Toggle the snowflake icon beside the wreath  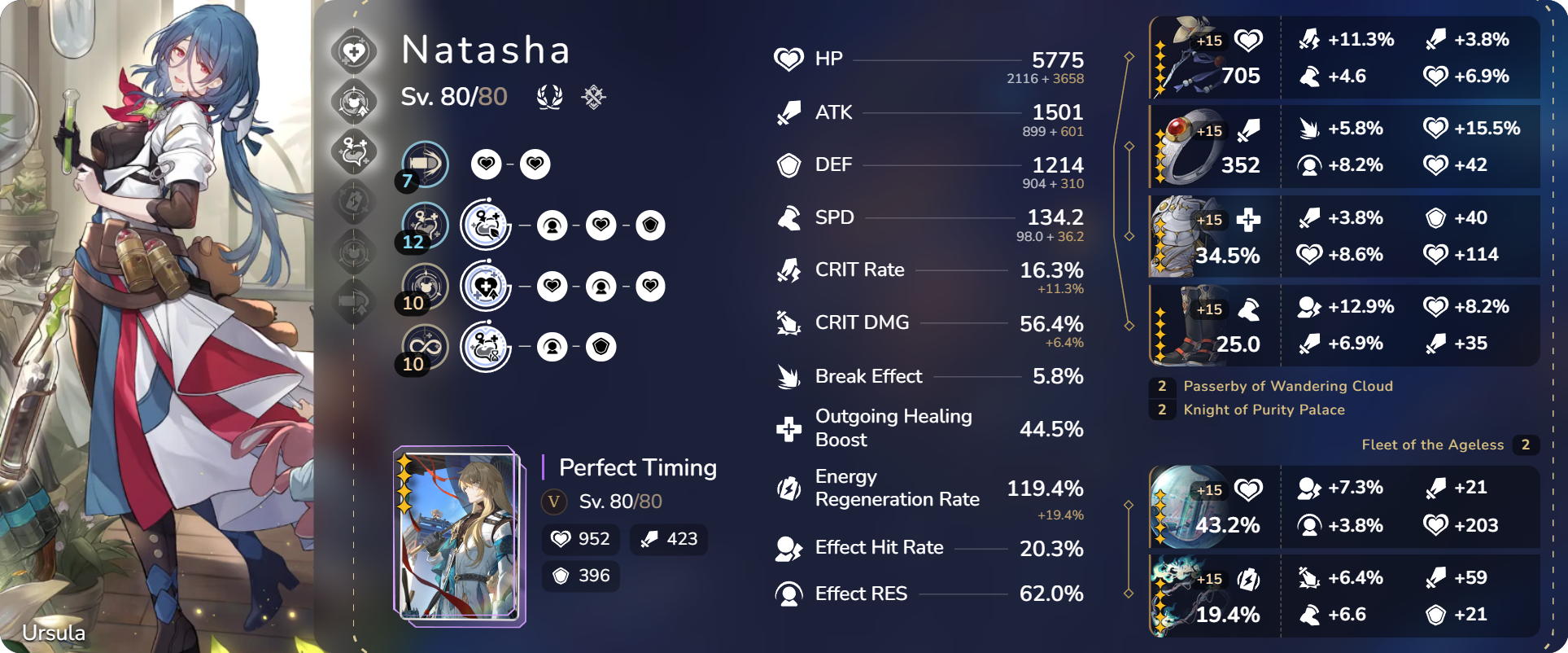[593, 97]
